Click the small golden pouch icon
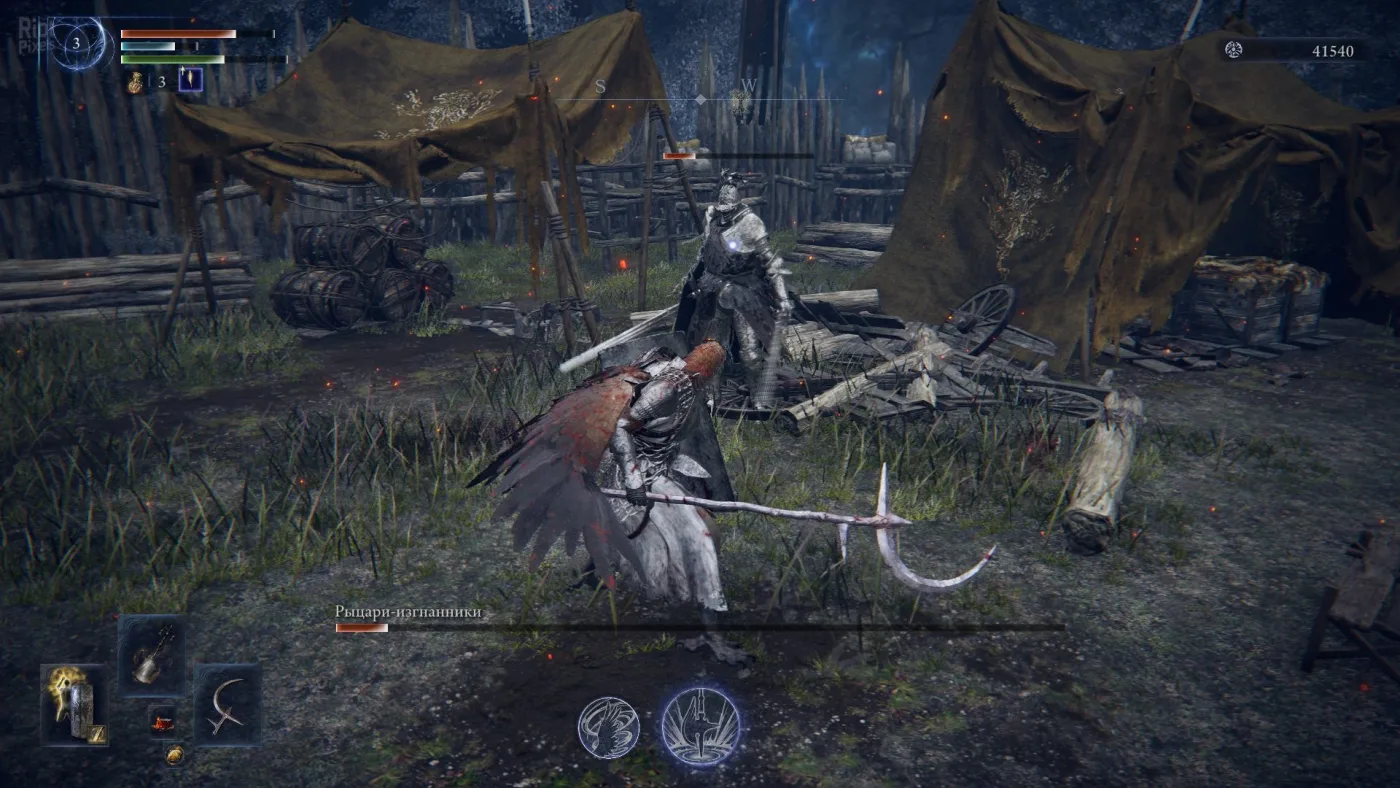The image size is (1400, 788). [x=174, y=755]
